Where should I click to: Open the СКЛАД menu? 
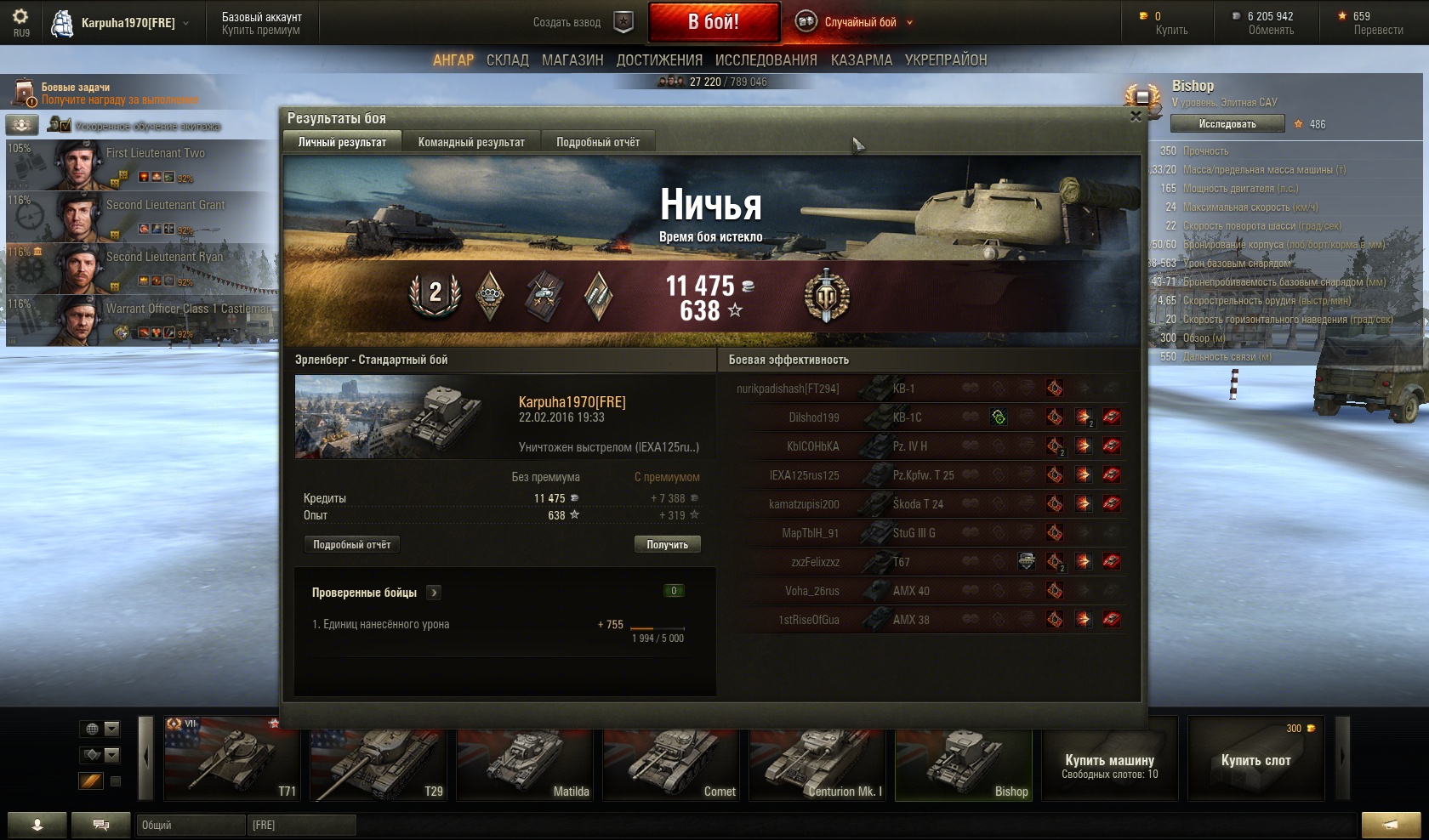point(508,60)
